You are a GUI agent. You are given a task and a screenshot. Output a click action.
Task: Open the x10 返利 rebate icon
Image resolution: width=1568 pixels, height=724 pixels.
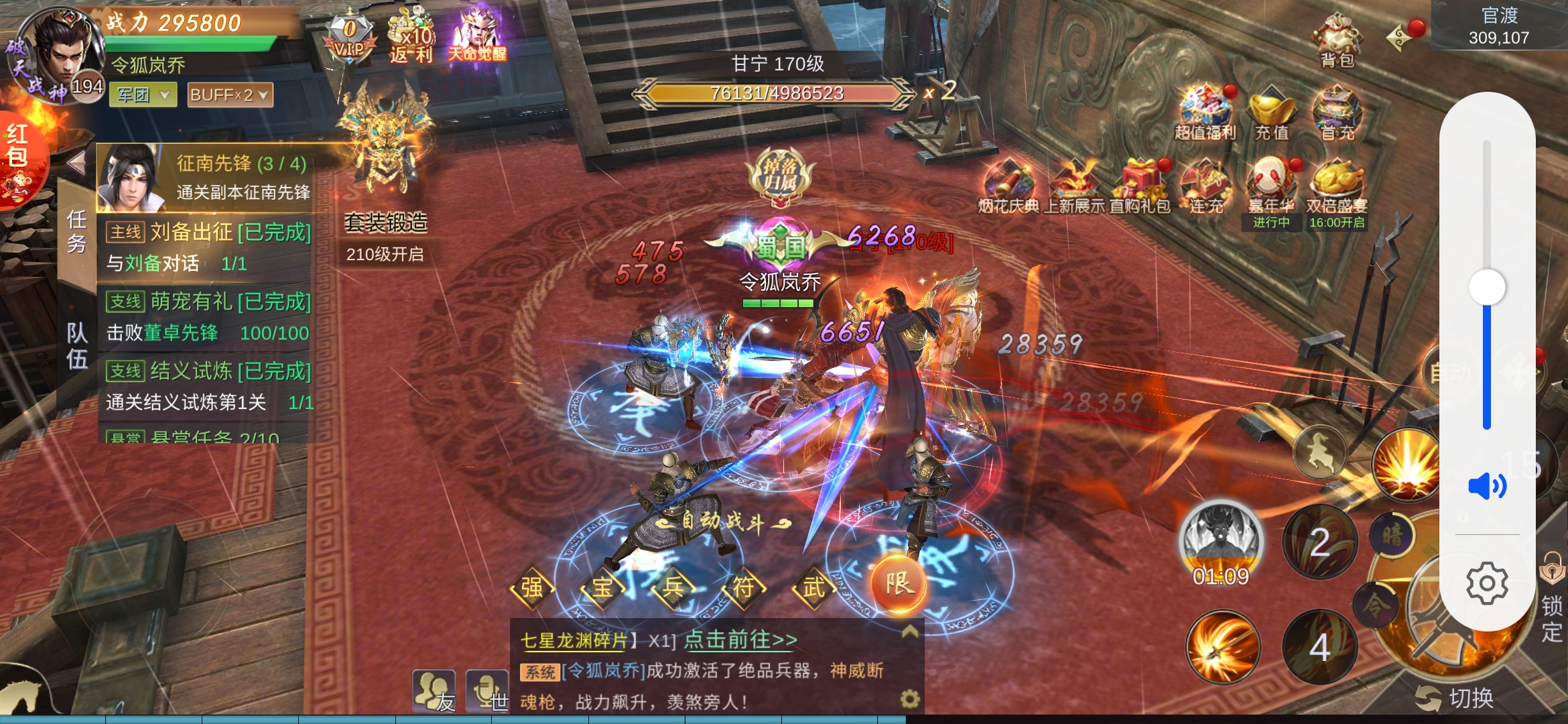pyautogui.click(x=411, y=37)
